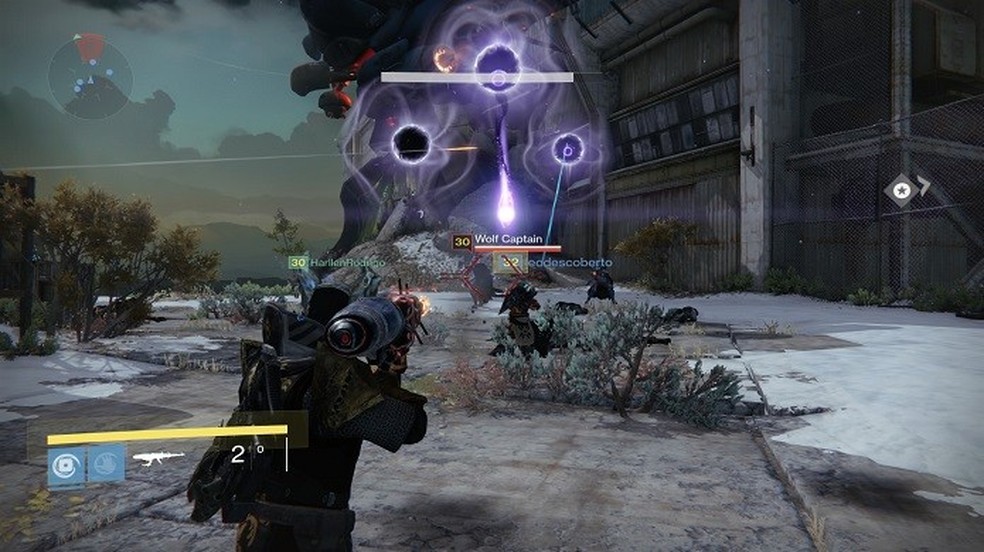Click the objective waypoint marker icon
The image size is (984, 552).
tap(902, 190)
